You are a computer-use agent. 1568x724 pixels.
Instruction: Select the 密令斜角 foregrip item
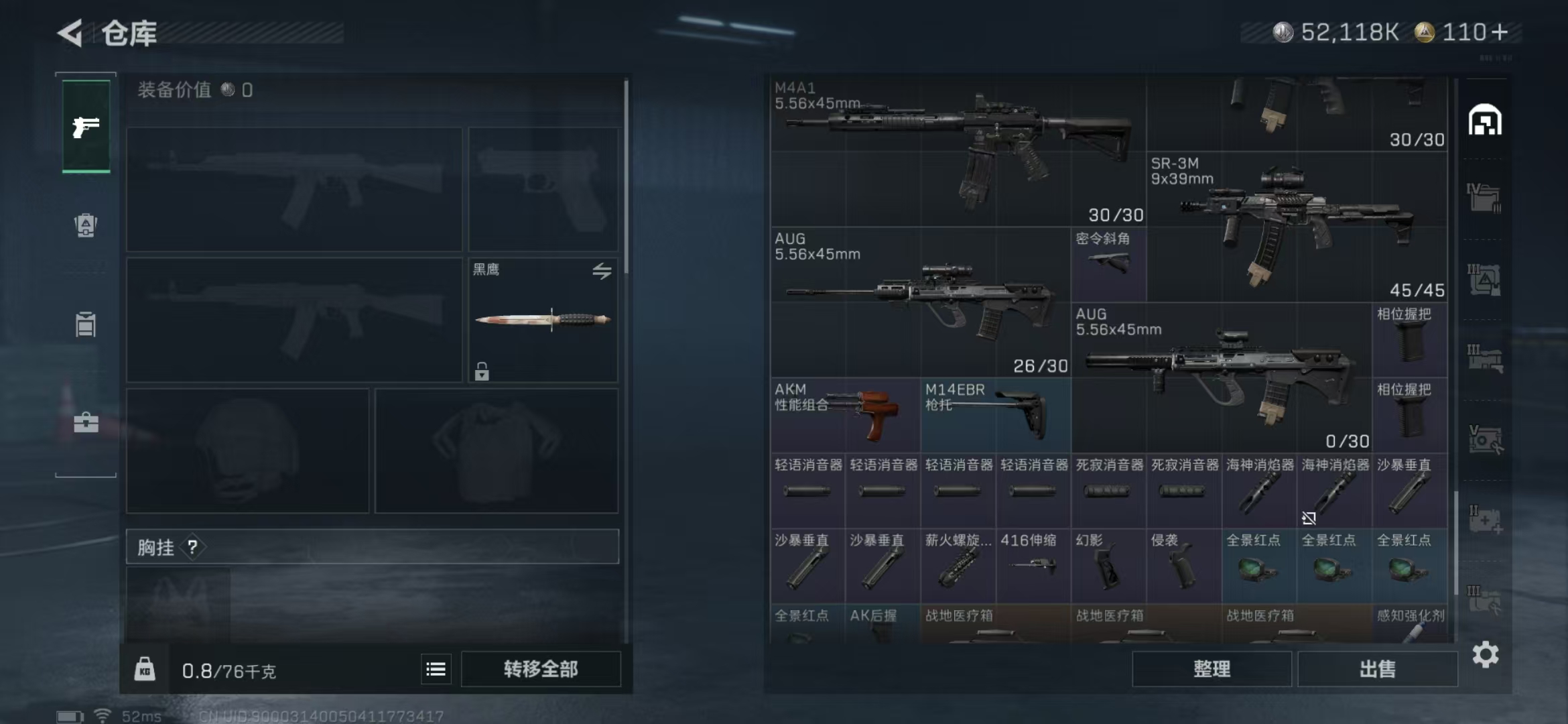tap(1109, 264)
